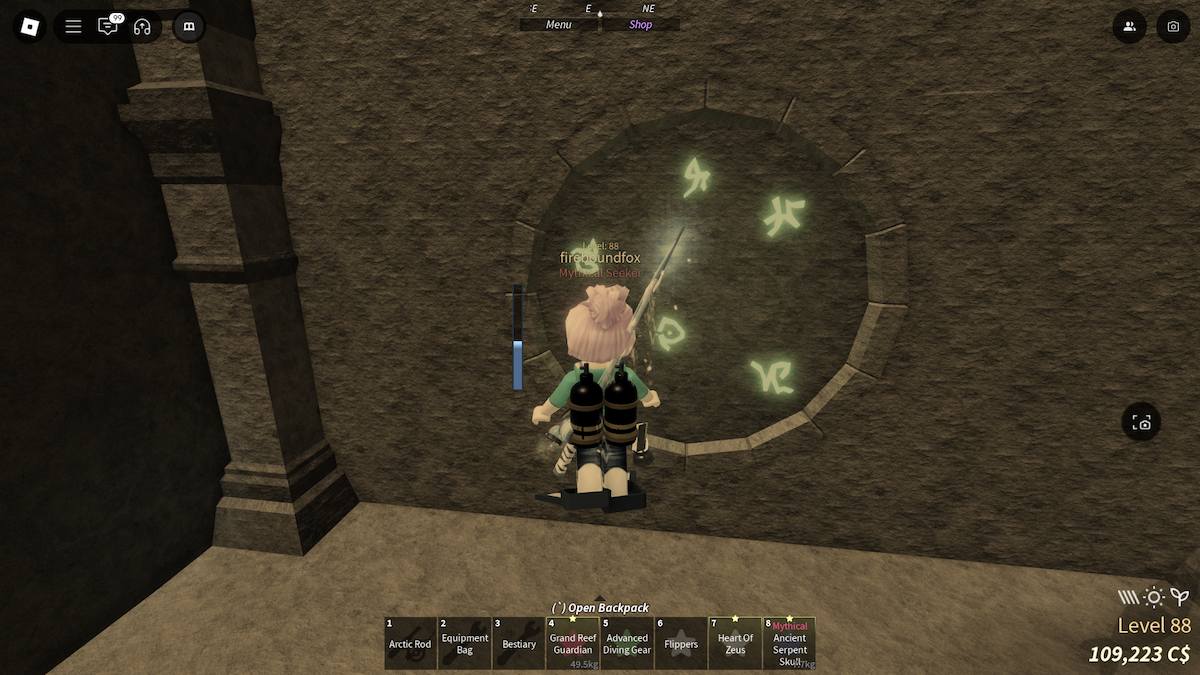Click the Roblox logo button

pos(29,27)
